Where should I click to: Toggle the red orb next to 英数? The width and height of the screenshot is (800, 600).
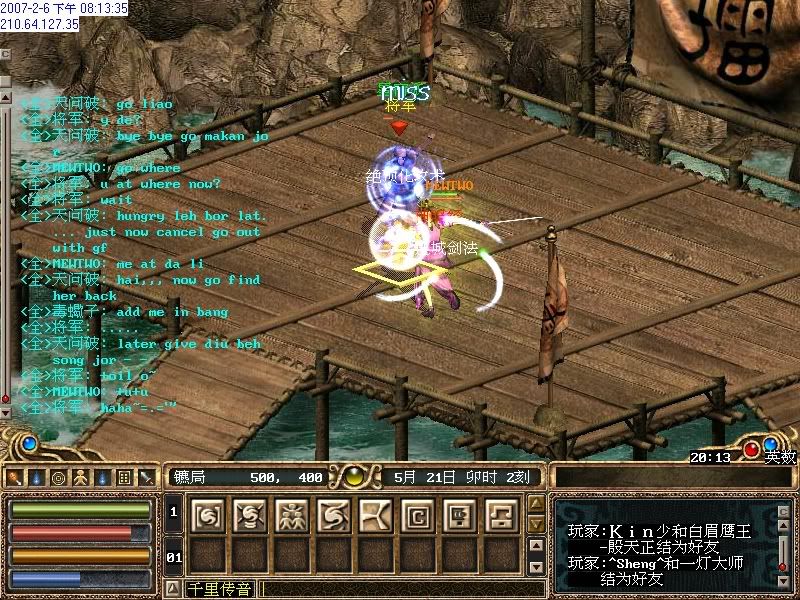tap(752, 449)
